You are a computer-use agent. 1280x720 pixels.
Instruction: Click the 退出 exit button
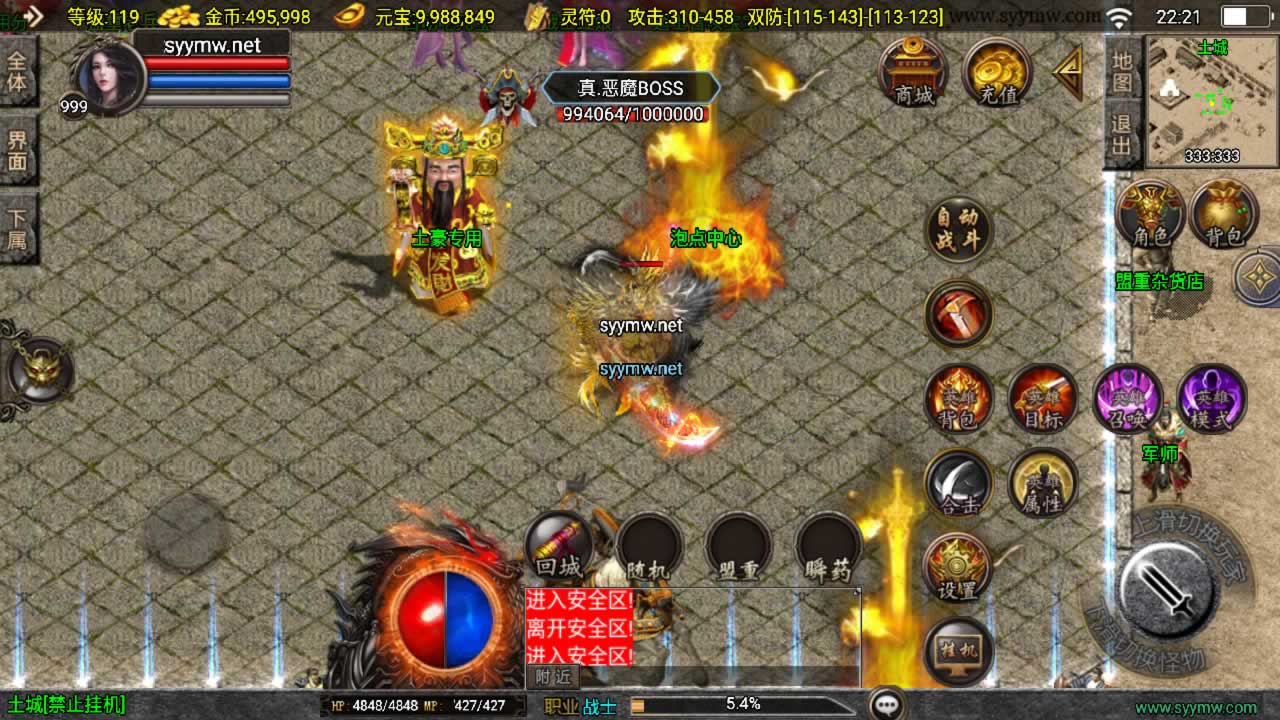click(x=1122, y=137)
